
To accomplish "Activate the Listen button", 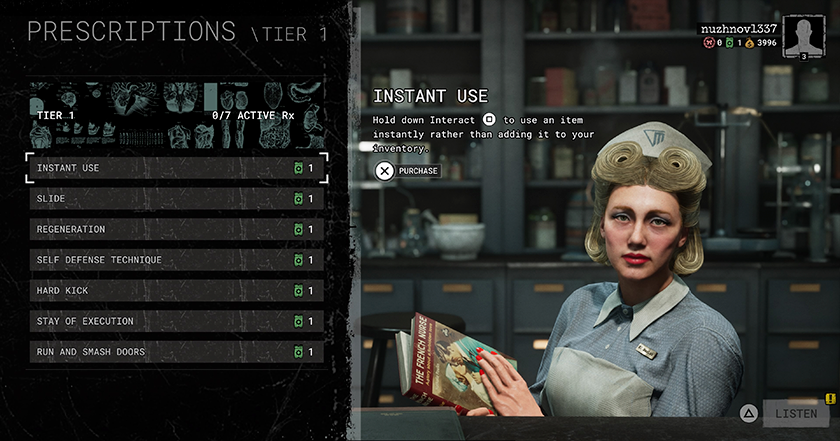I will coord(795,413).
